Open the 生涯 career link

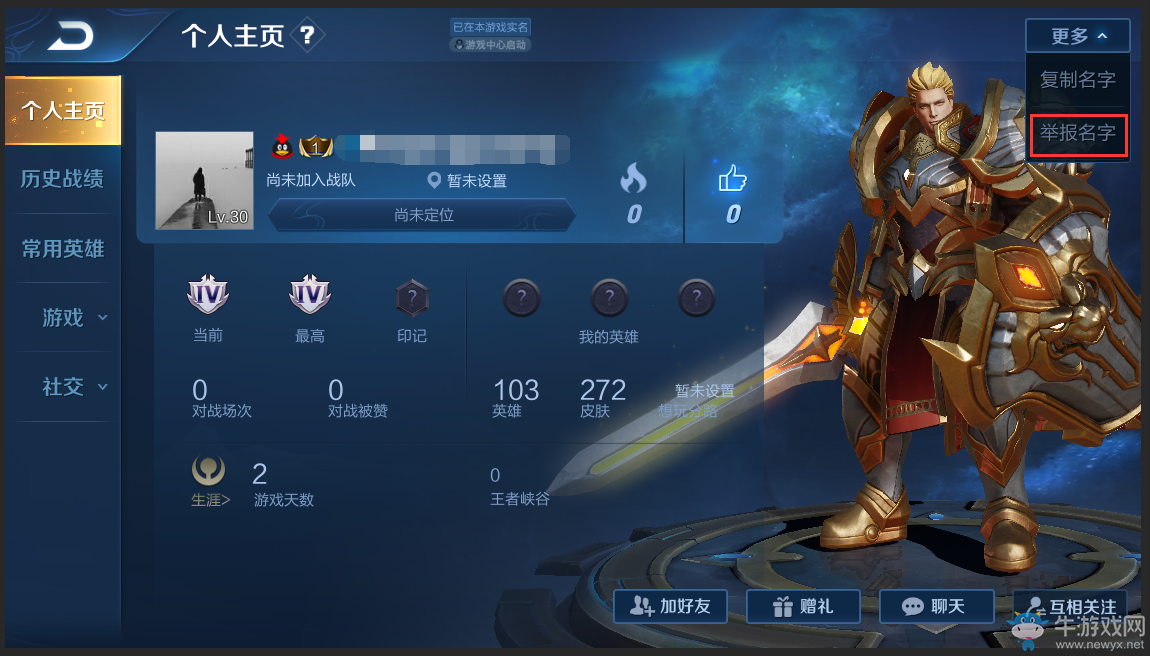click(210, 499)
